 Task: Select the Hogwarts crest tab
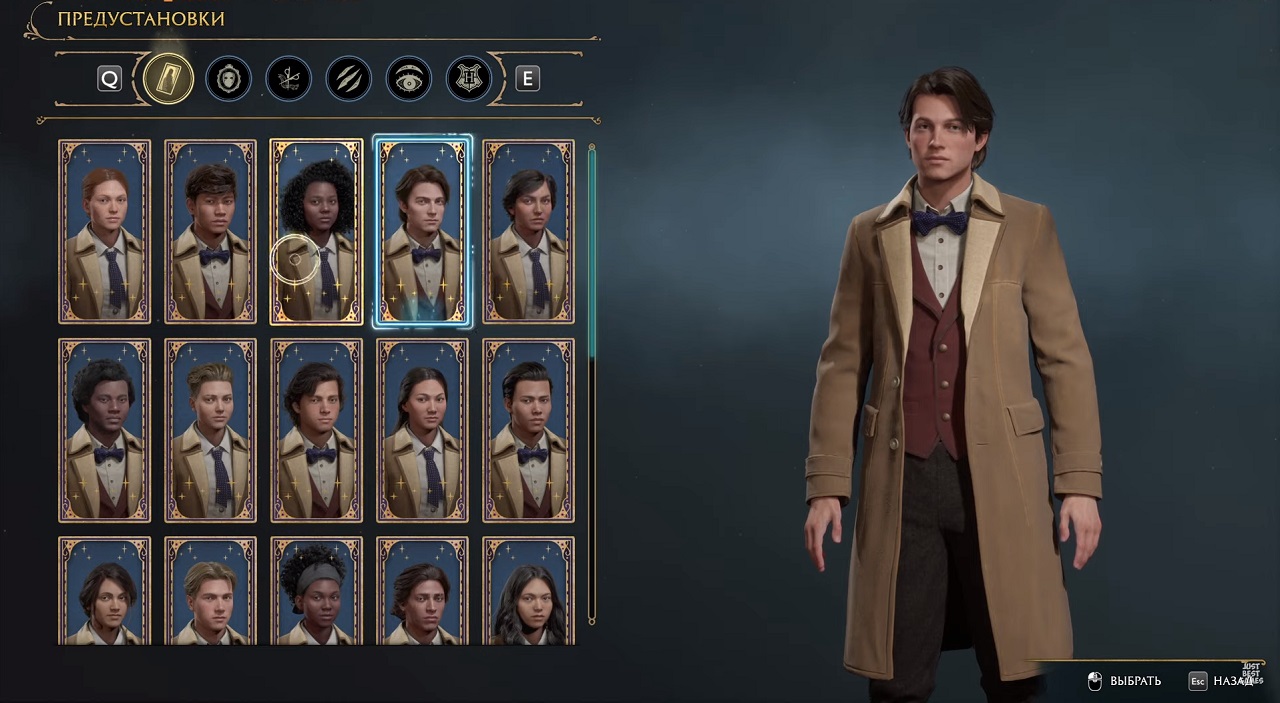[x=468, y=79]
